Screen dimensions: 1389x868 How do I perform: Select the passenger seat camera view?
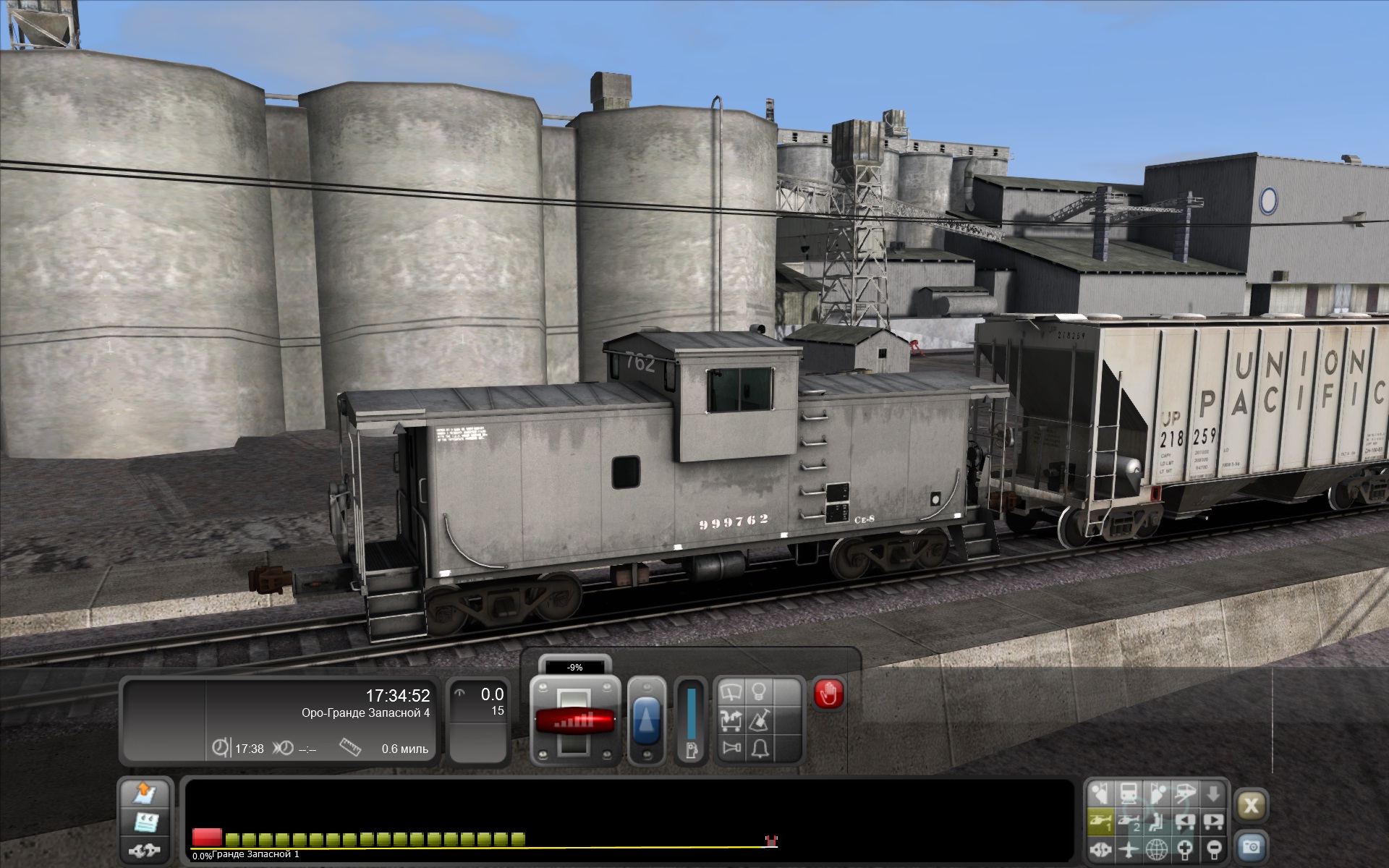click(x=1156, y=822)
